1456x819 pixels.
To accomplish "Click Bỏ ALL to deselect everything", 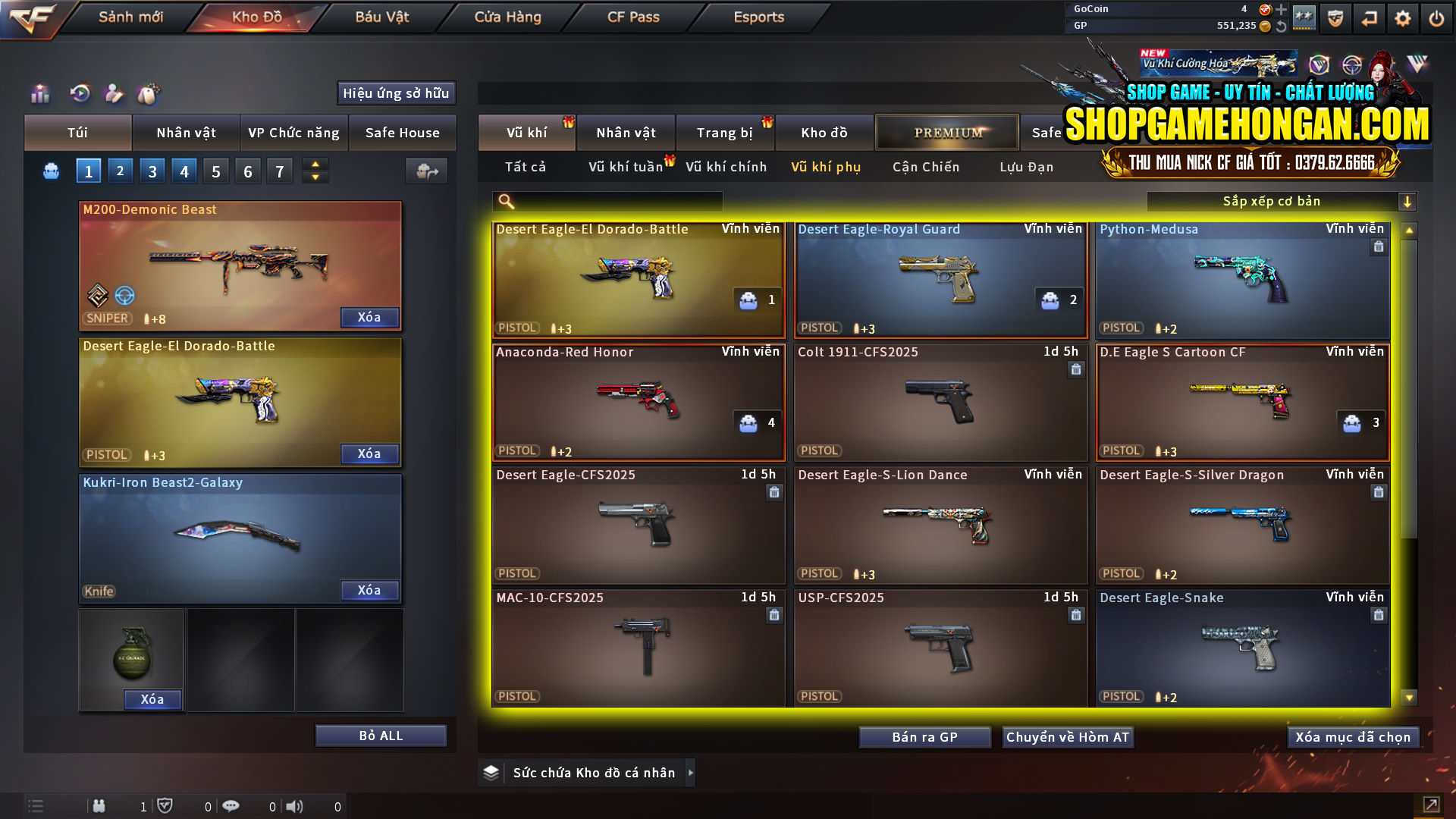I will coord(380,735).
